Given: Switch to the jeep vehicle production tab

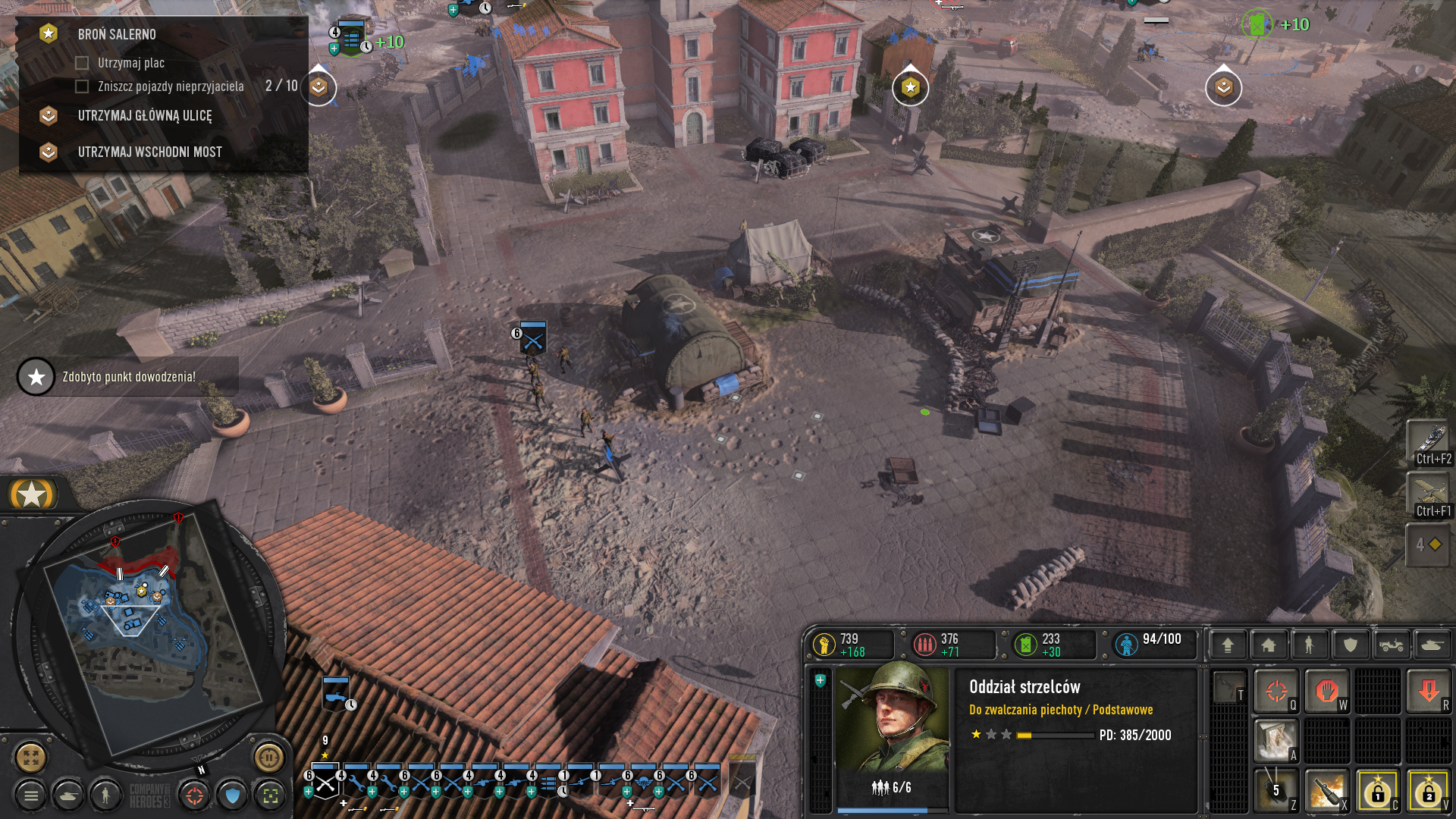Looking at the screenshot, I should click(x=1391, y=645).
